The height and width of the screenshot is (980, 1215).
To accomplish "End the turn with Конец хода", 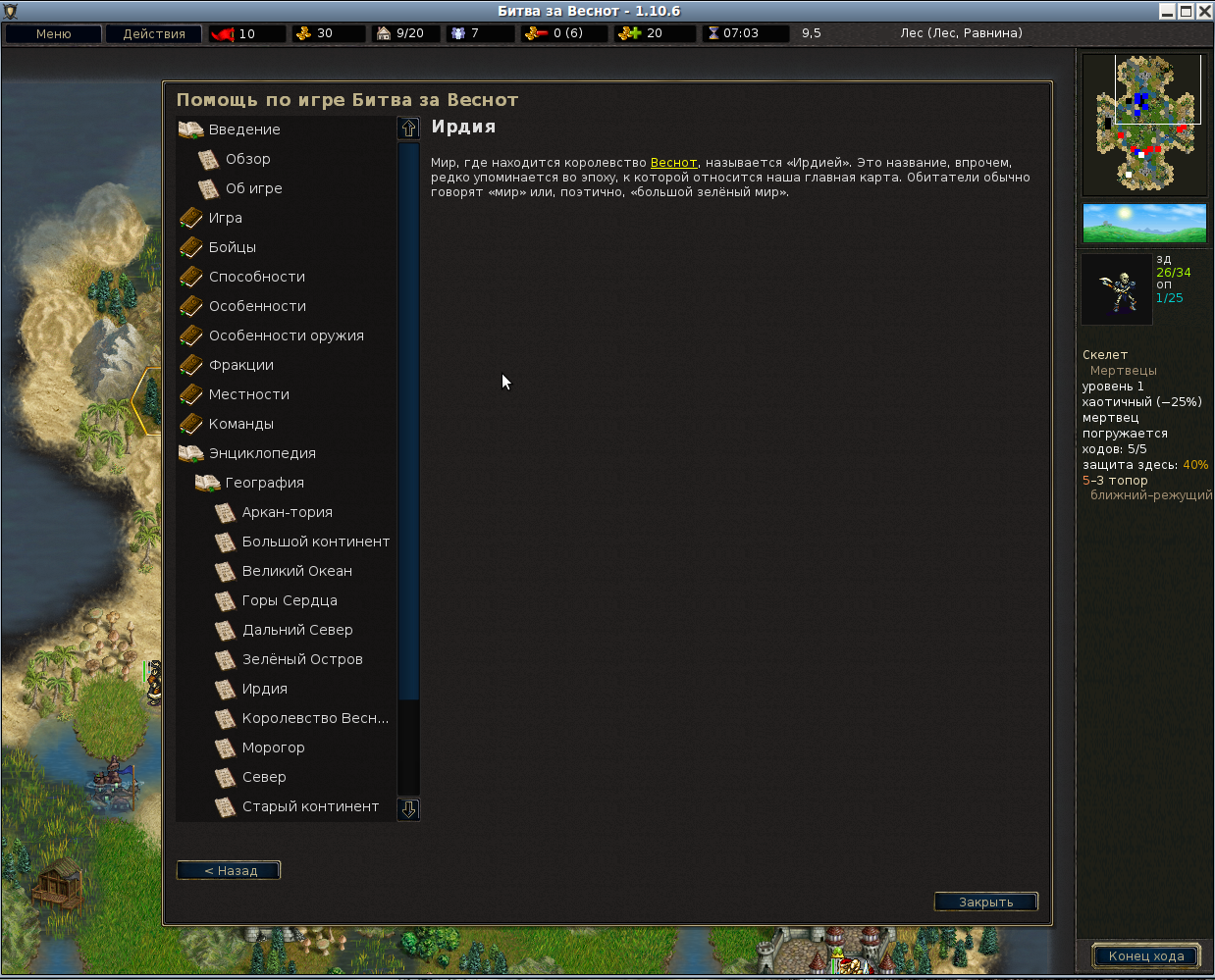I will (x=1145, y=956).
